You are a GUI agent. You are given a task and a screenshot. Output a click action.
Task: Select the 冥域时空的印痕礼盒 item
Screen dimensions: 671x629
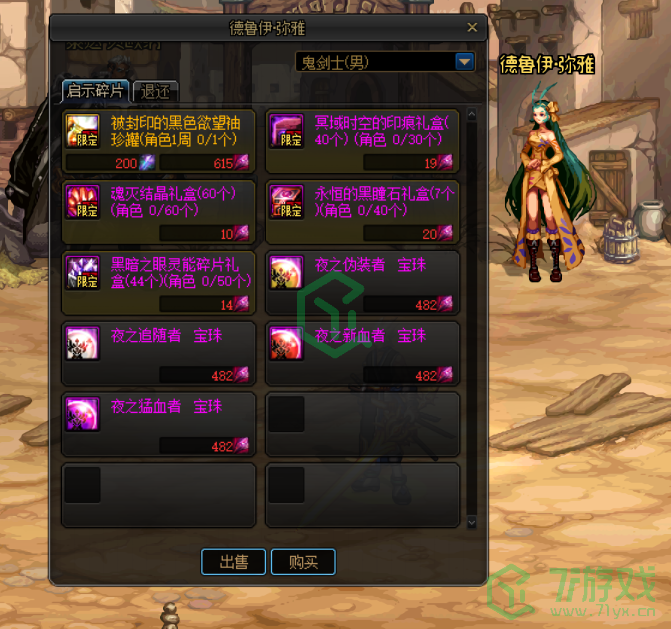(362, 141)
